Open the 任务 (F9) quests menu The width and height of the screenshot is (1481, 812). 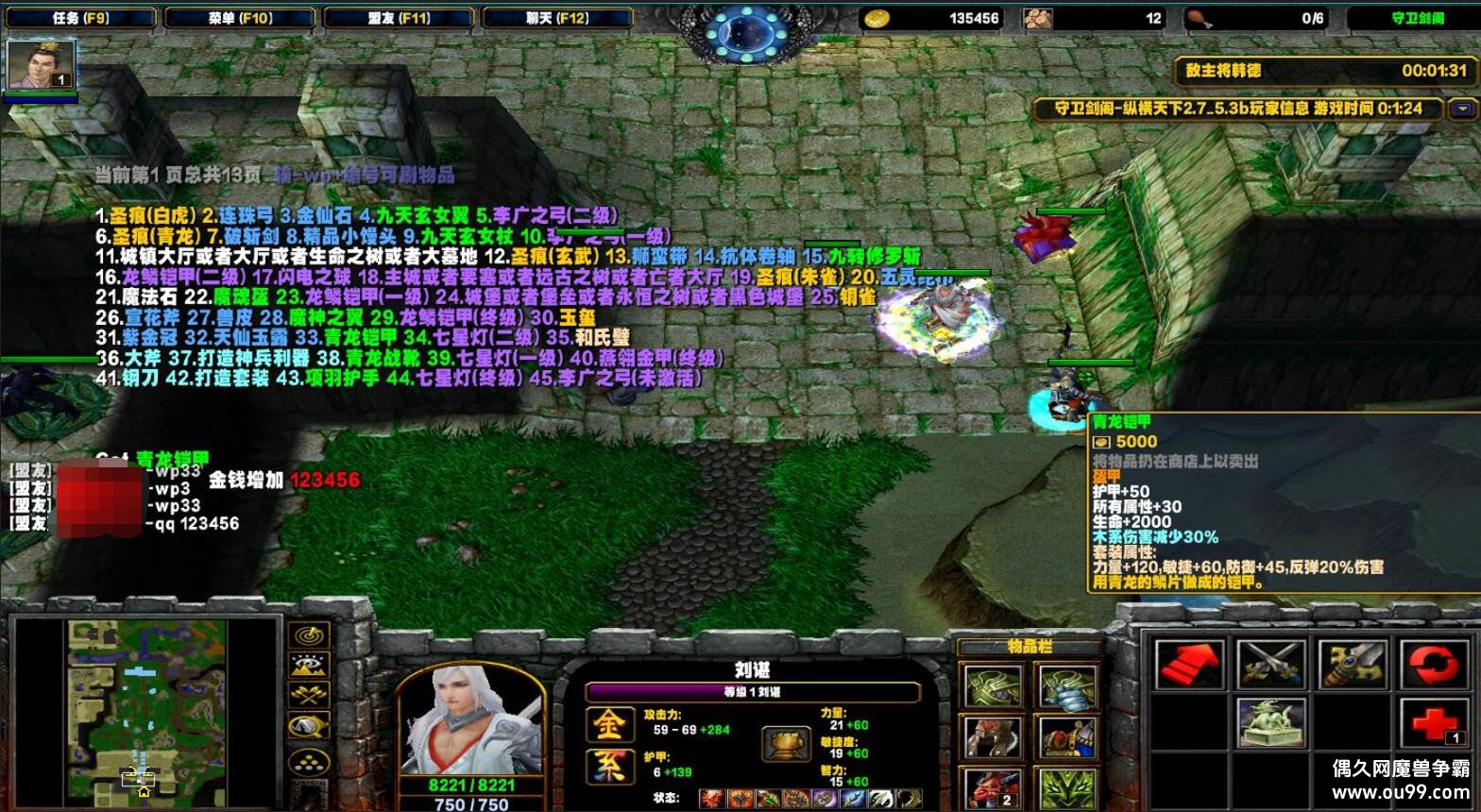click(80, 18)
